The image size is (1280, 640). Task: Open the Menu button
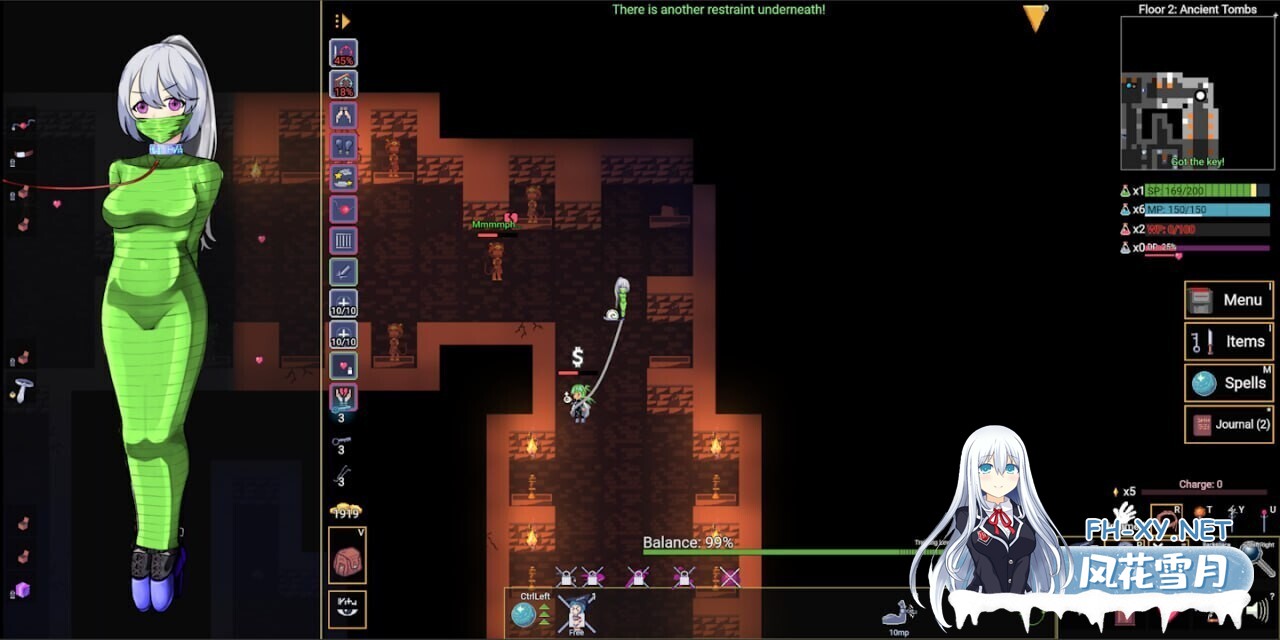coord(1229,300)
